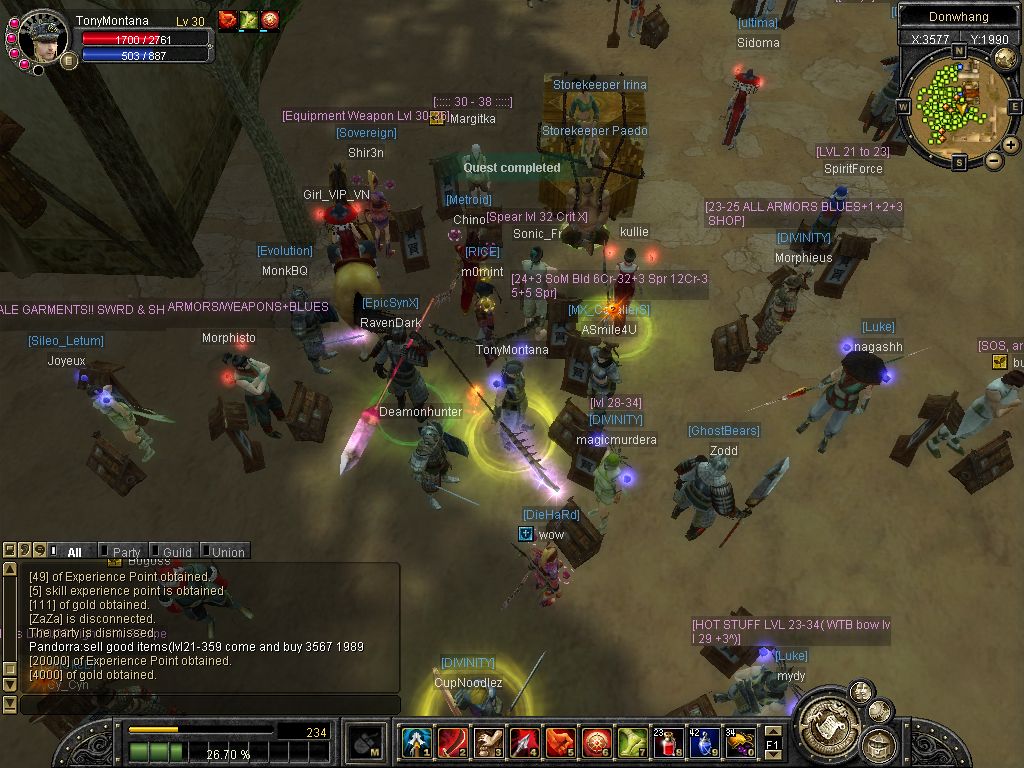Activate the blue glowing figure skill in slot 1
1024x768 pixels.
pyautogui.click(x=416, y=743)
